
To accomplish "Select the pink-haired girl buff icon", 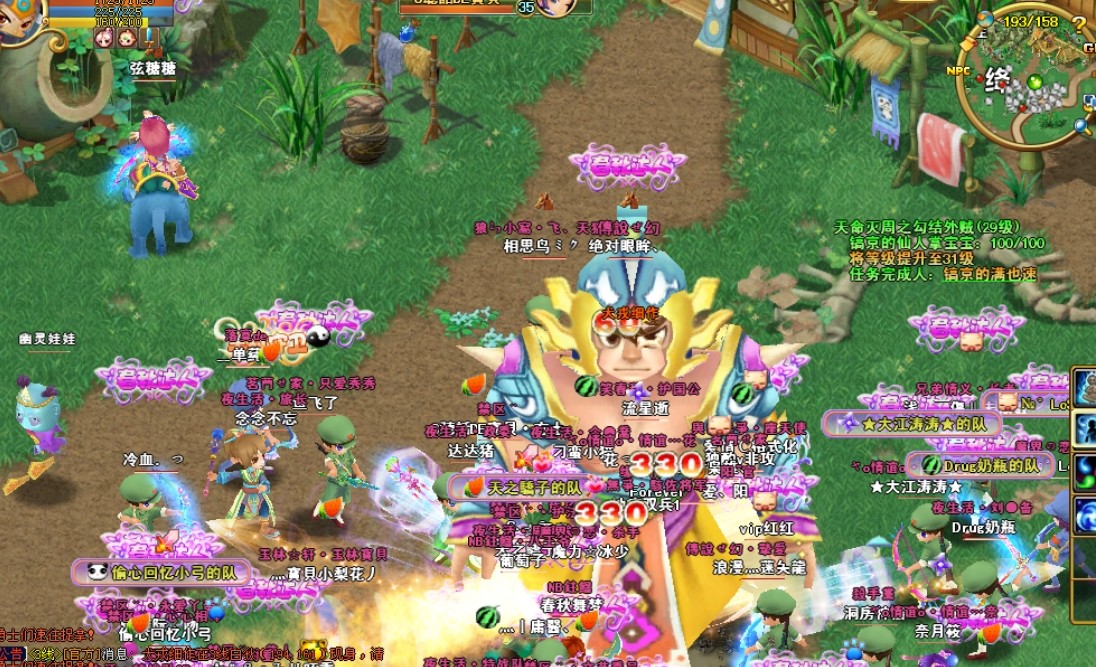I will click(x=103, y=38).
